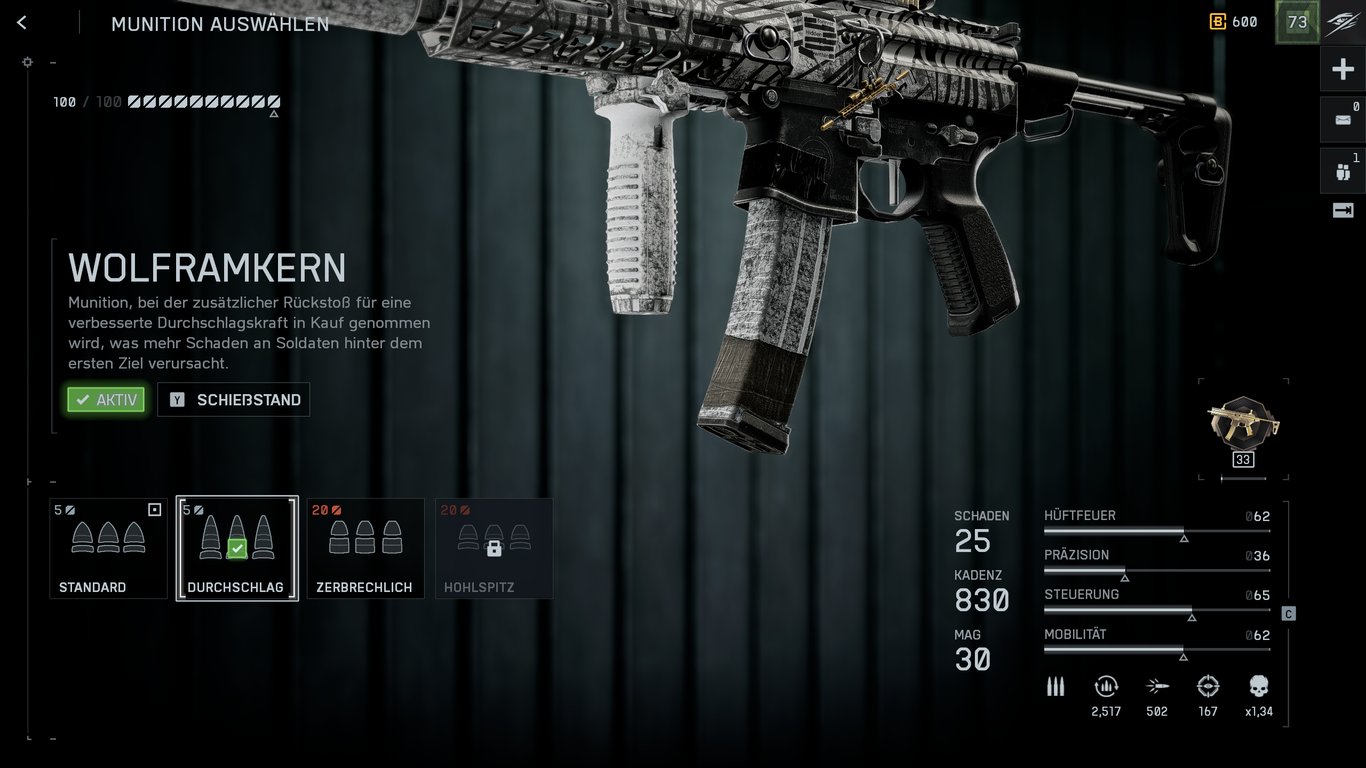This screenshot has width=1366, height=768.
Task: Select the Standard ammo tile
Action: (x=108, y=548)
